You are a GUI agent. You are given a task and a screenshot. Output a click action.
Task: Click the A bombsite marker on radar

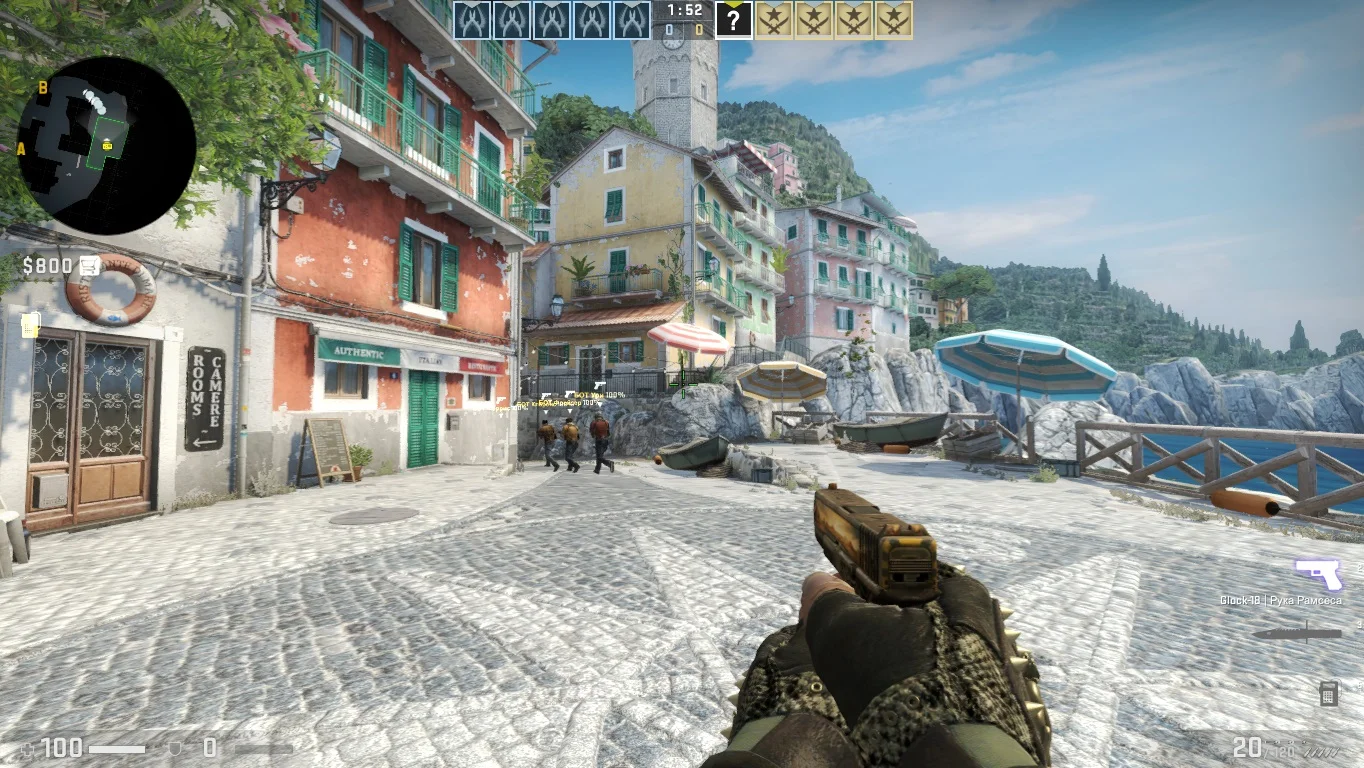coord(21,149)
